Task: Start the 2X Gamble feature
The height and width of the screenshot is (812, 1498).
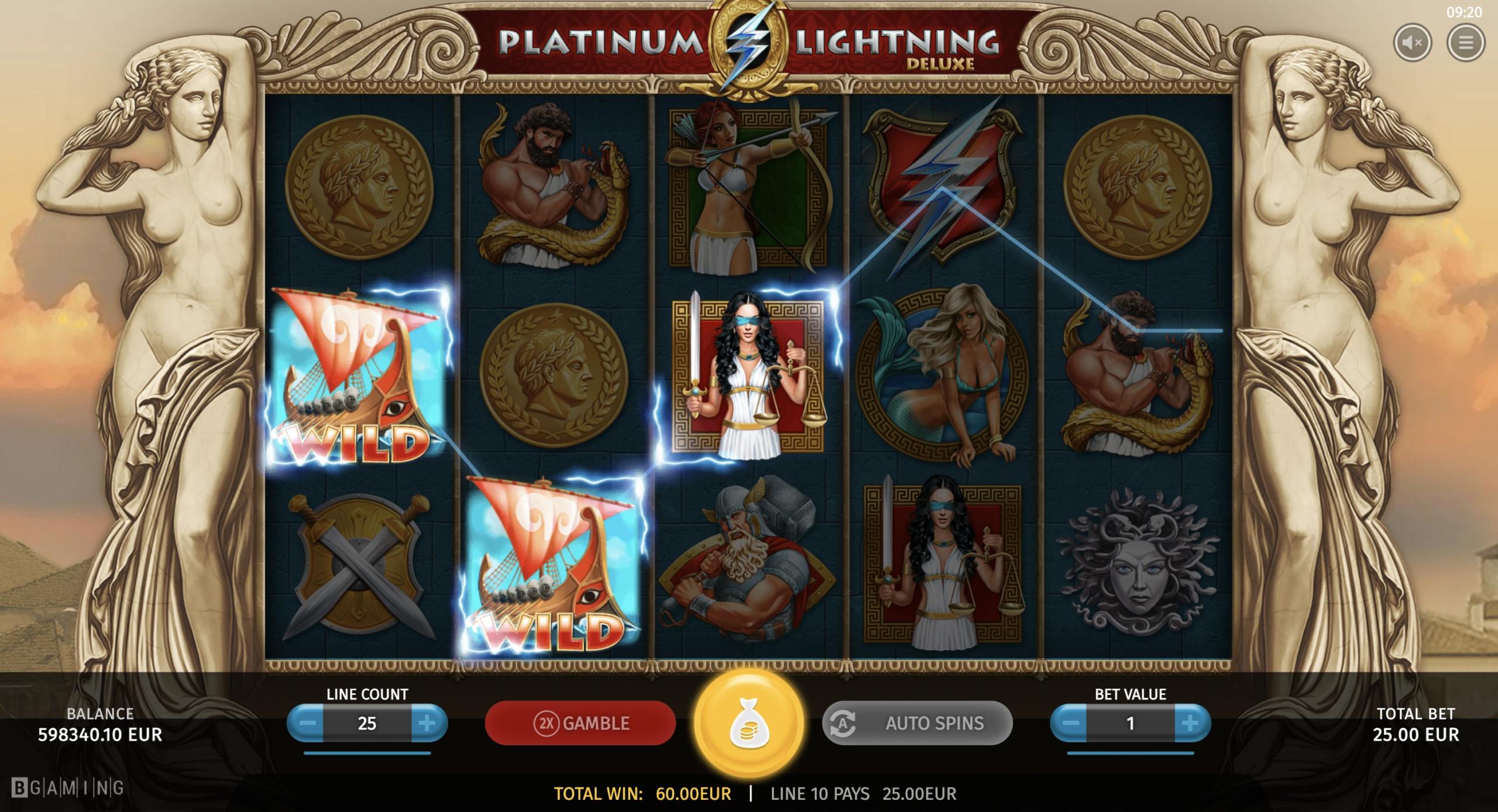Action: click(580, 724)
